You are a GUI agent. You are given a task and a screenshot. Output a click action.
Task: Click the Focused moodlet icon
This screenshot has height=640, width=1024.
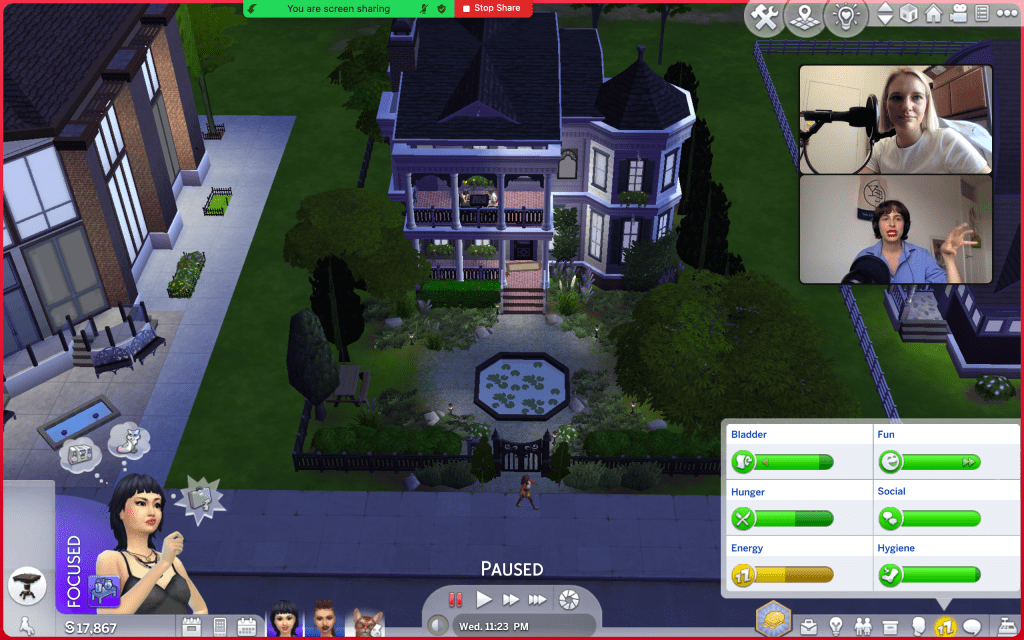[x=104, y=588]
